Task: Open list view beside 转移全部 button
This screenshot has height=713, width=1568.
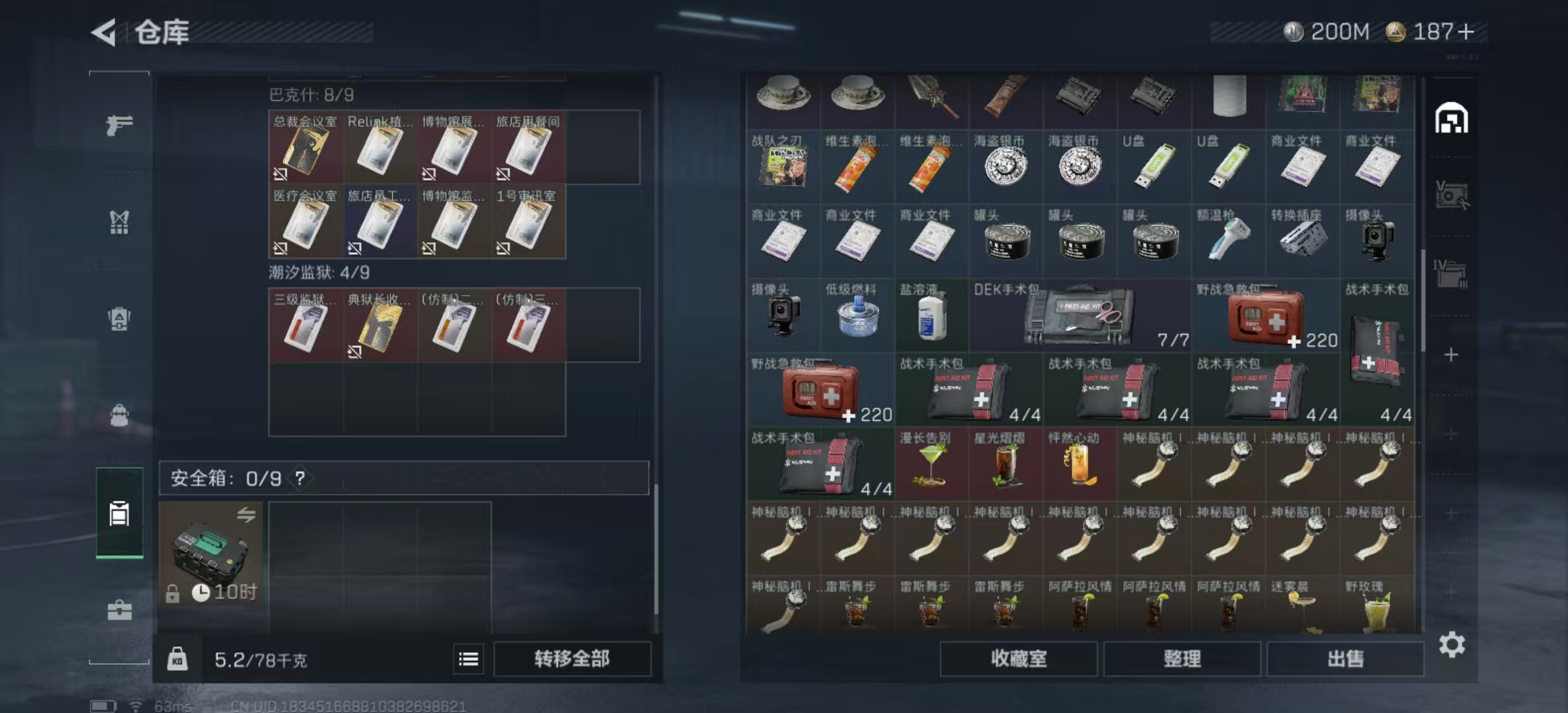Action: 470,659
